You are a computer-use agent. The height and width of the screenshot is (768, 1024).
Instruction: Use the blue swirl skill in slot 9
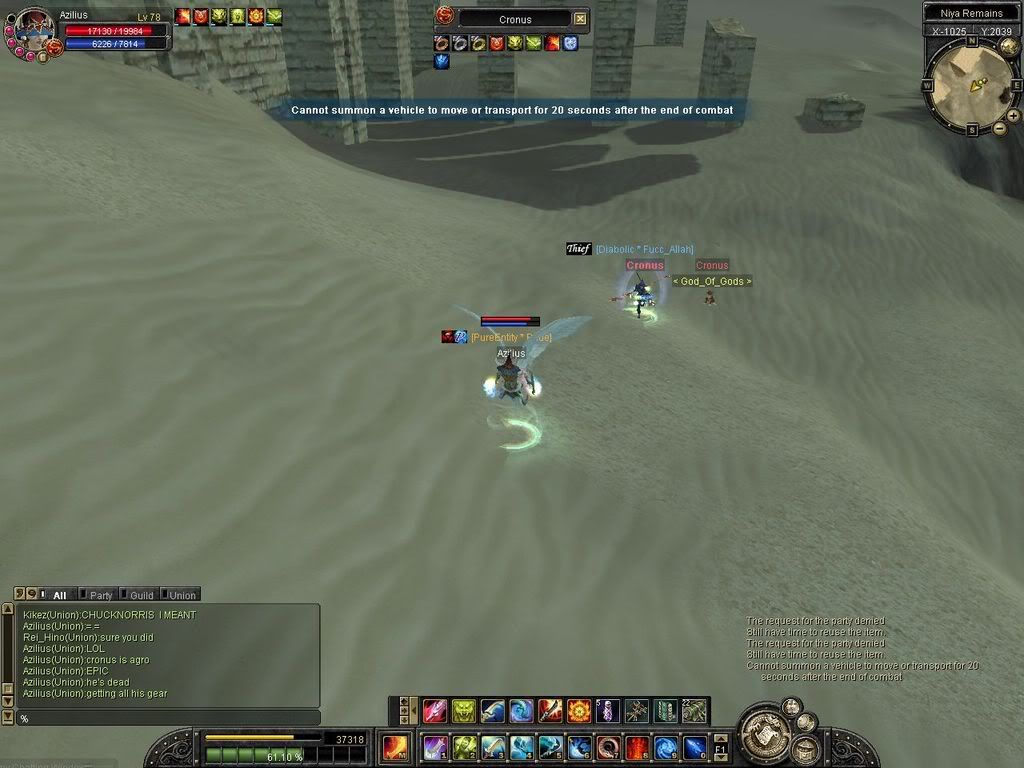666,748
